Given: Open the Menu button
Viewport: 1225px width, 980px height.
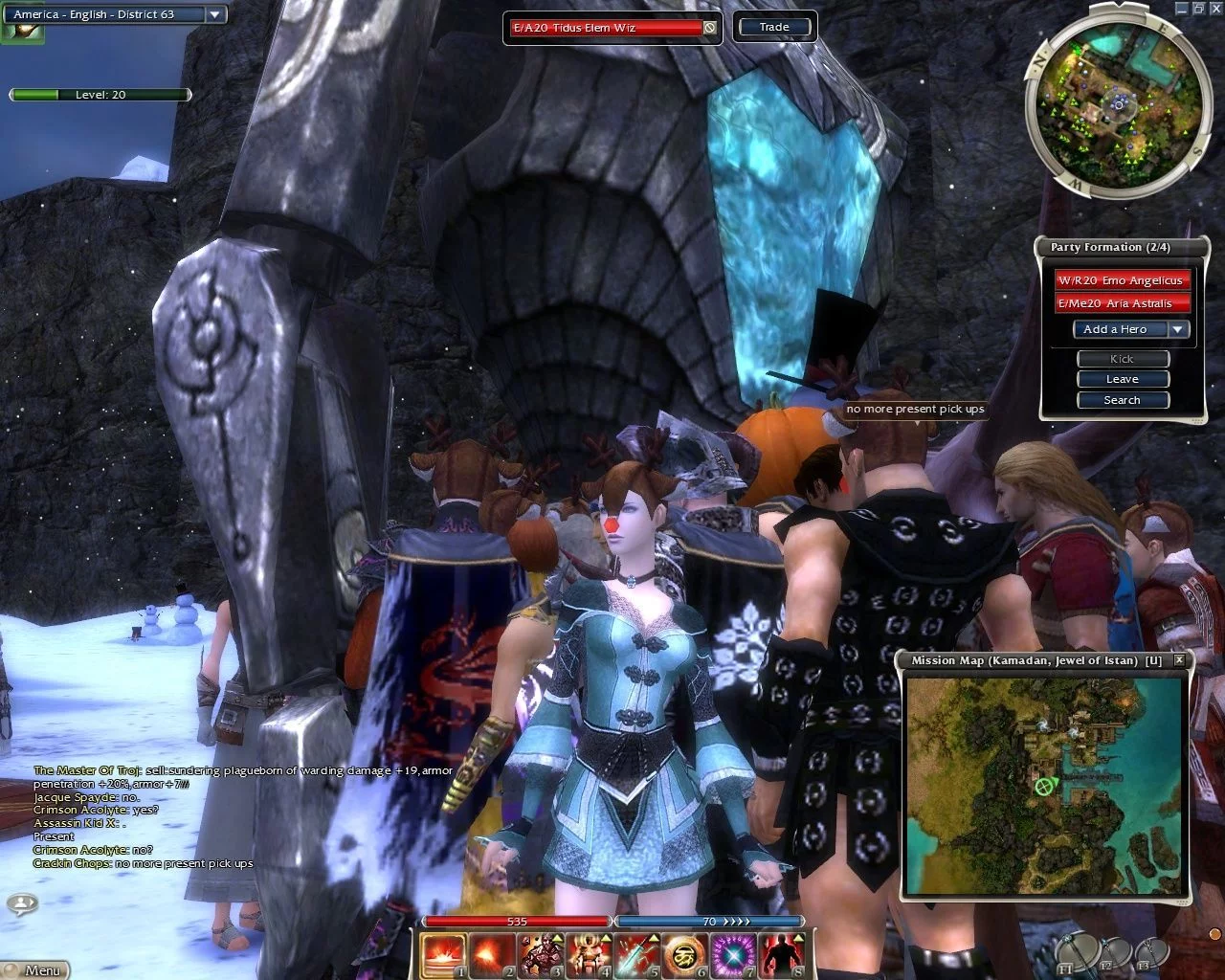Looking at the screenshot, I should 40,969.
